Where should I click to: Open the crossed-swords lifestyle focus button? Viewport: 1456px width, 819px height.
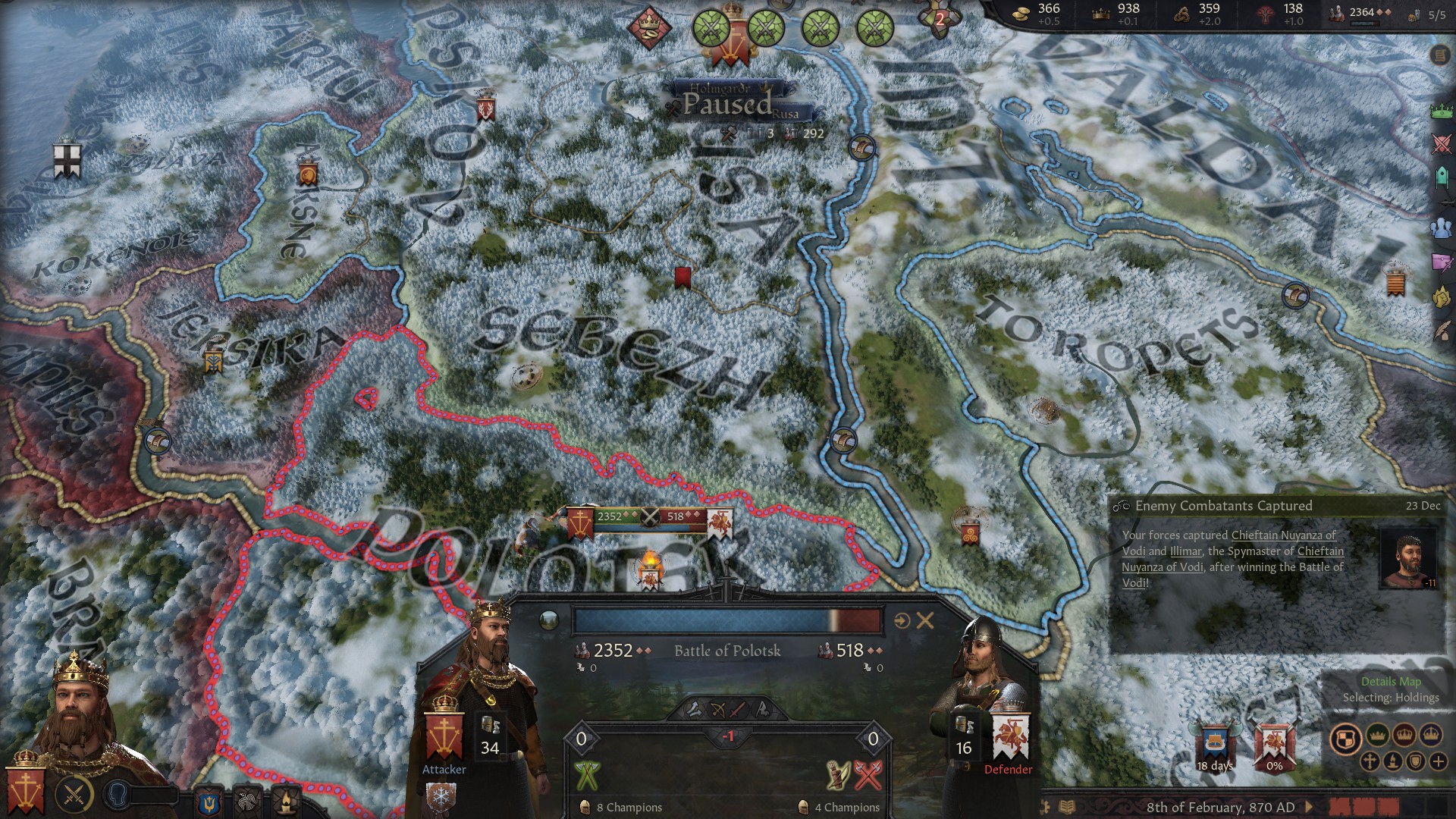click(x=74, y=795)
